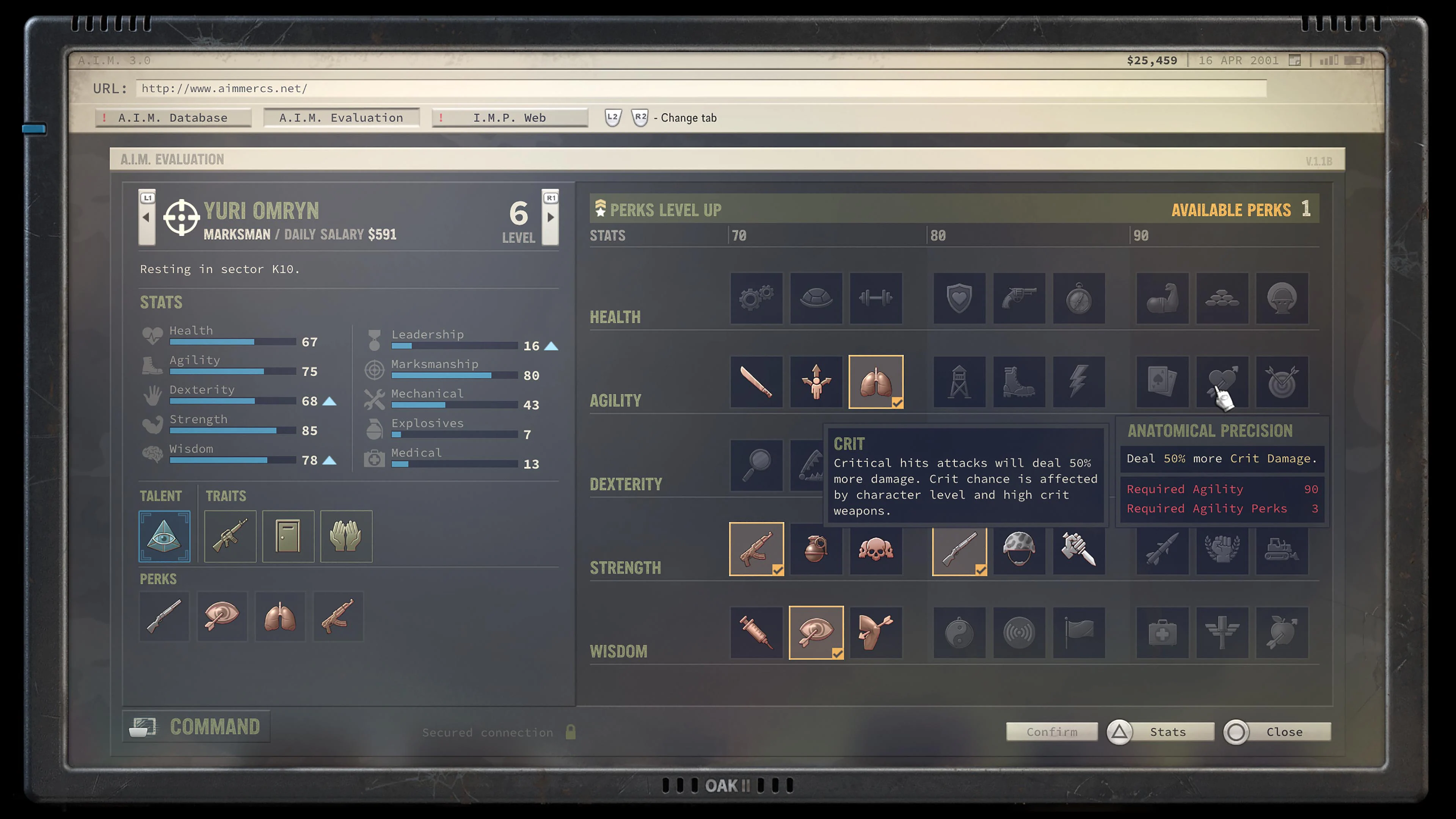This screenshot has height=819, width=1456.
Task: Open the medkit perk in the Wisdom row
Action: 1162,632
